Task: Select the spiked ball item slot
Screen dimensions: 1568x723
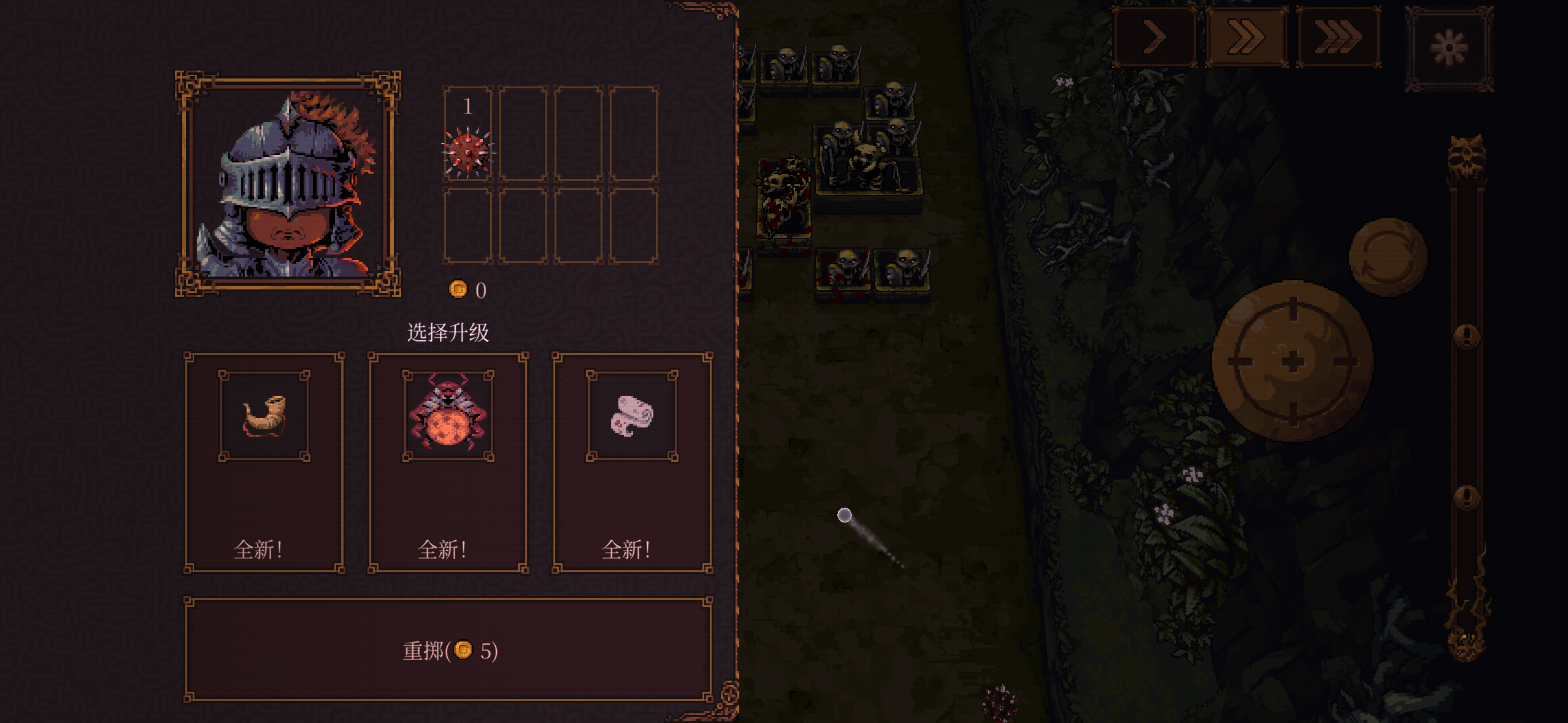Action: tap(468, 134)
